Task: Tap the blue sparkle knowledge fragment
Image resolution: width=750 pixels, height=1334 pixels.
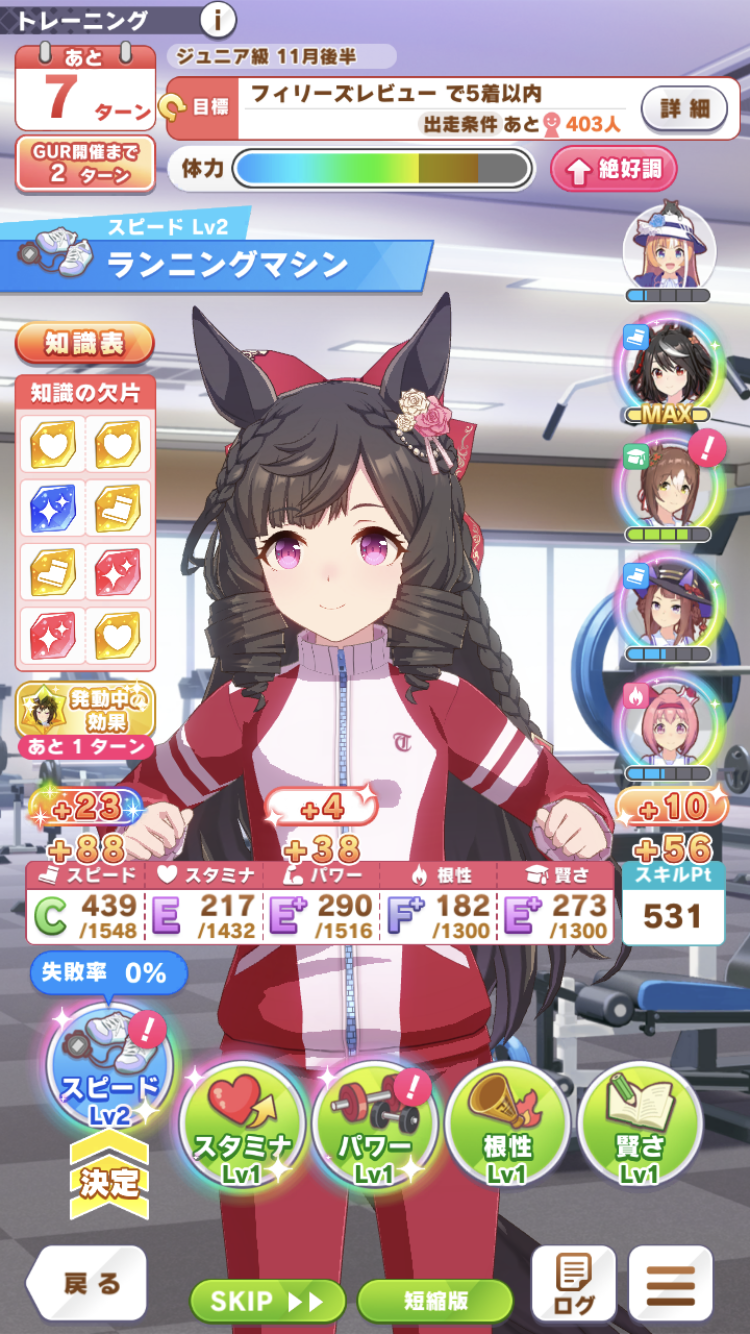Action: [53, 508]
